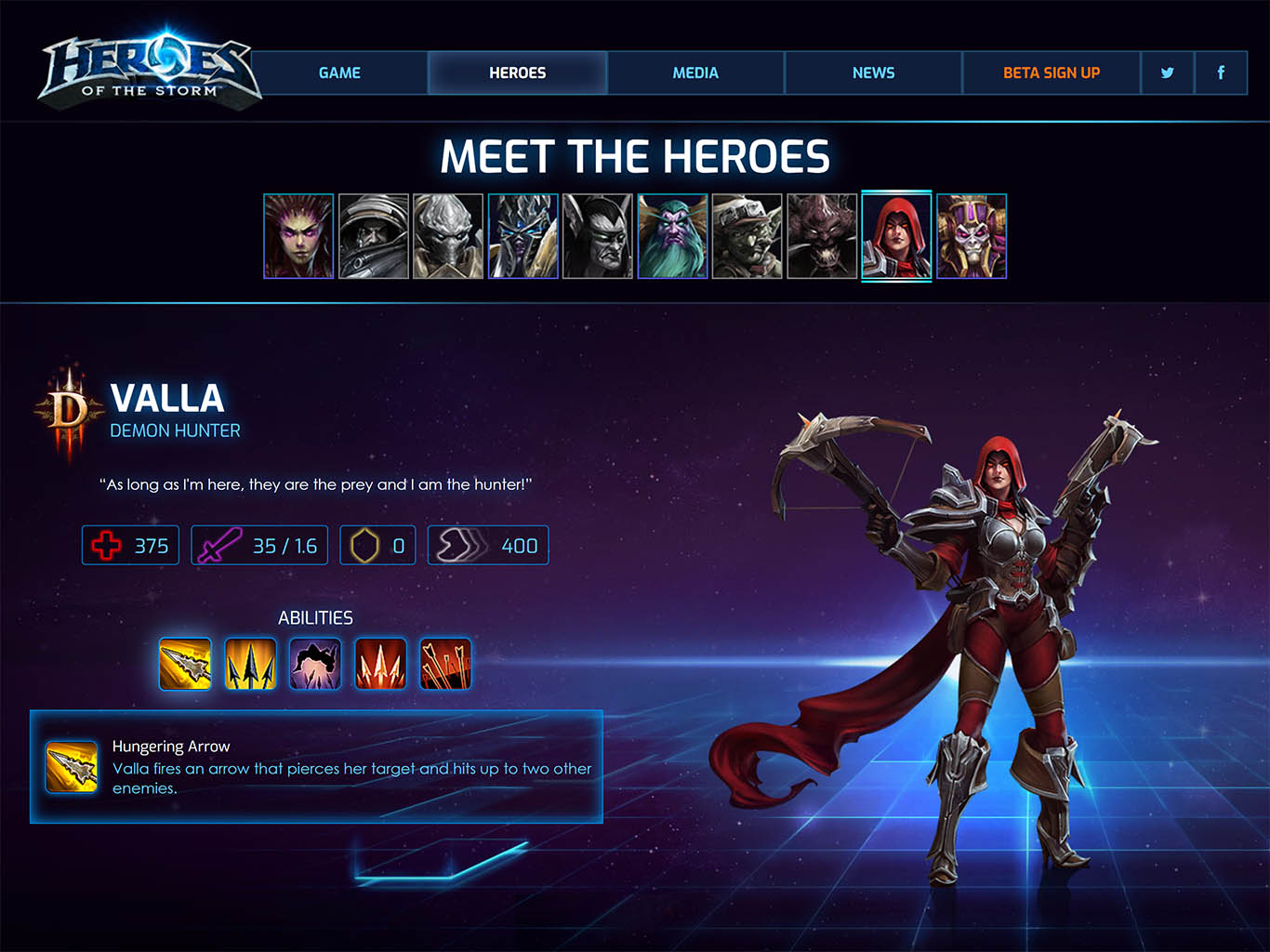Image resolution: width=1270 pixels, height=952 pixels.
Task: Open the GAME navigation tab
Action: [339, 73]
